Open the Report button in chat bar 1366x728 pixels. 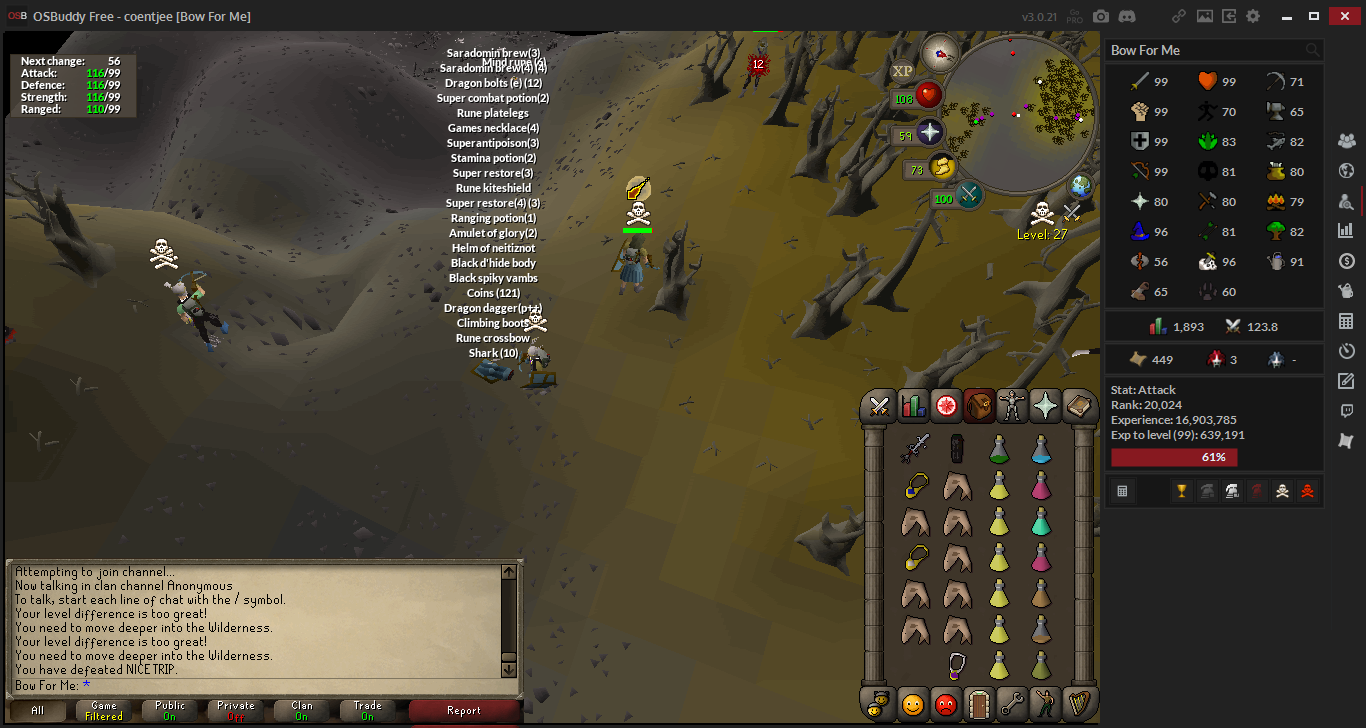click(464, 710)
